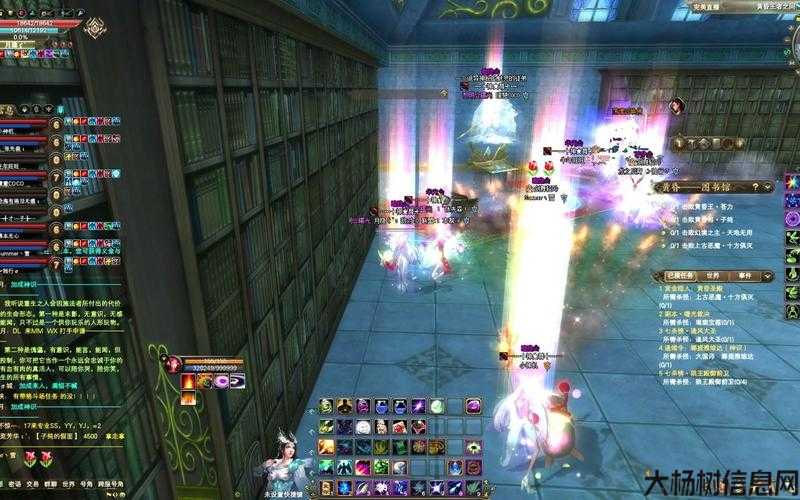Use the pale green orb skill
The width and height of the screenshot is (800, 500).
coord(436,406)
